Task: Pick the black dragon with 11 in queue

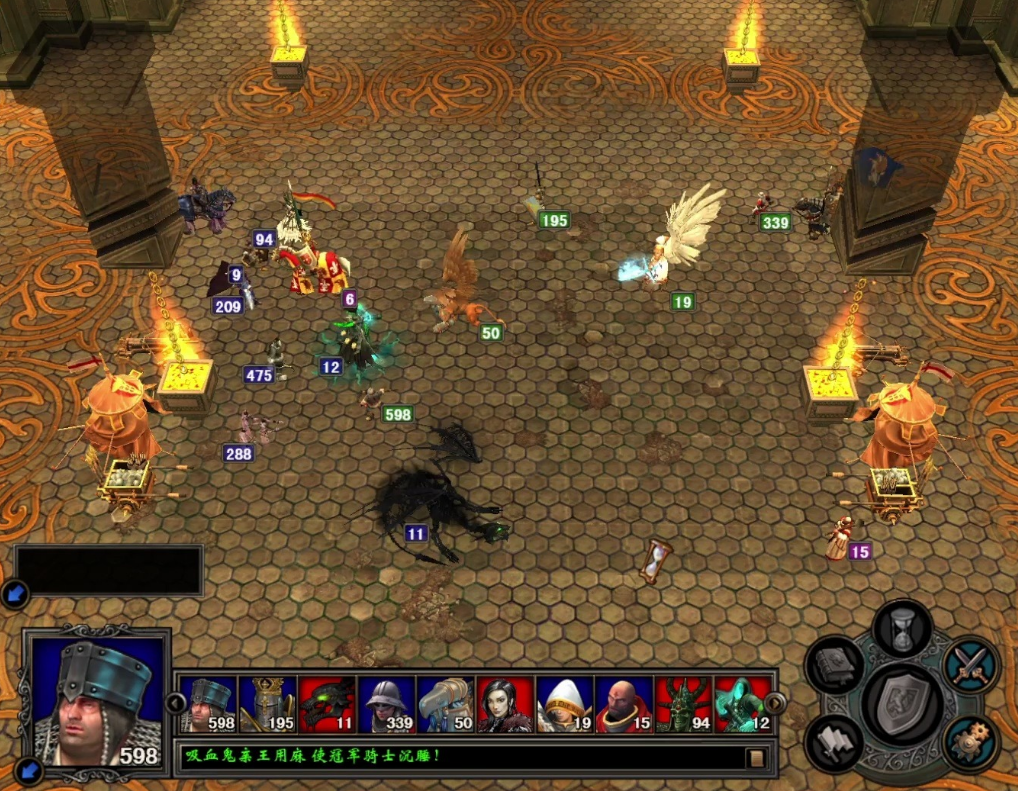Action: [327, 705]
